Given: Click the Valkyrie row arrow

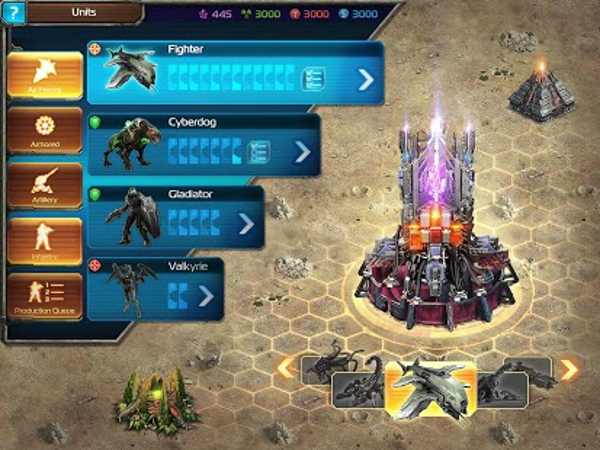Looking at the screenshot, I should click(206, 296).
